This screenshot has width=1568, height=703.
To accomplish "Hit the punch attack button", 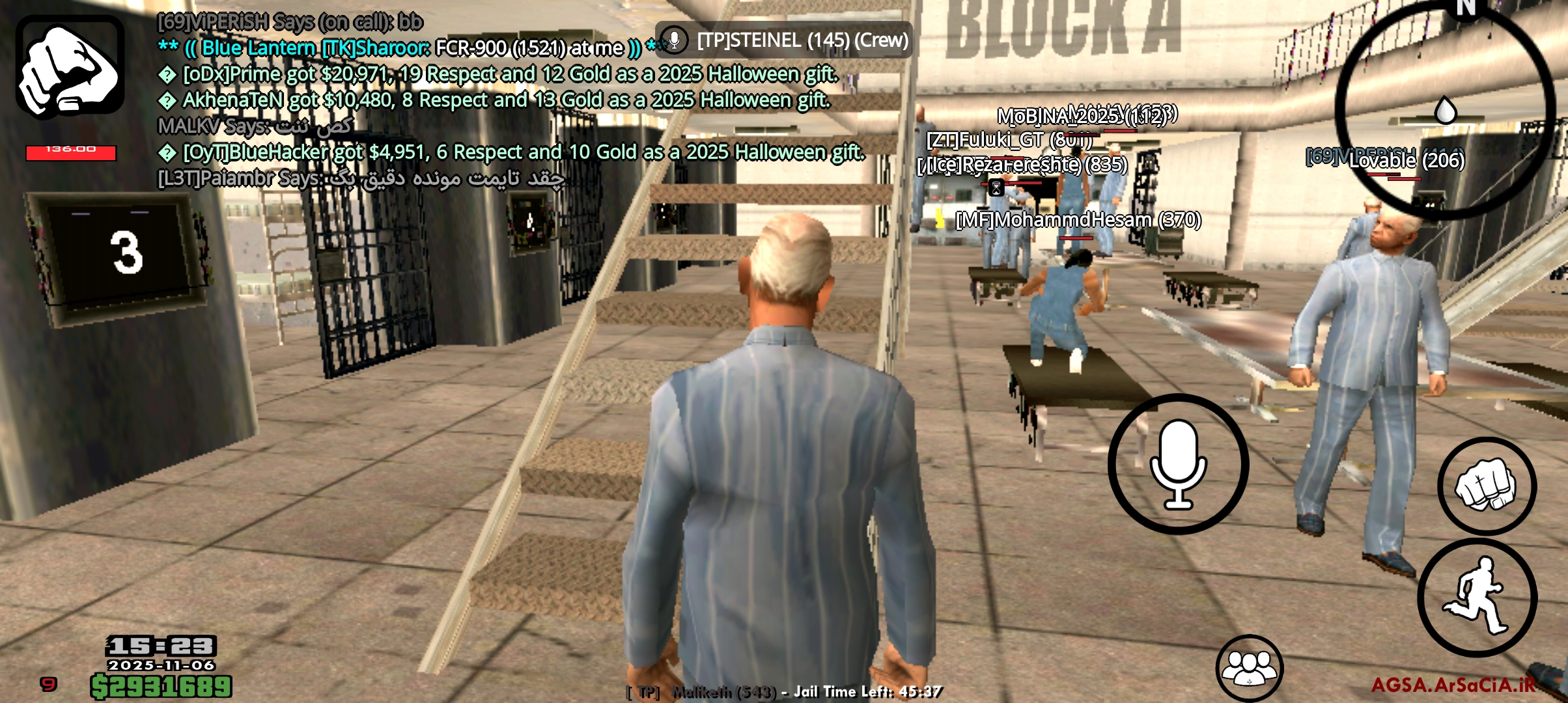I will coord(1487,486).
